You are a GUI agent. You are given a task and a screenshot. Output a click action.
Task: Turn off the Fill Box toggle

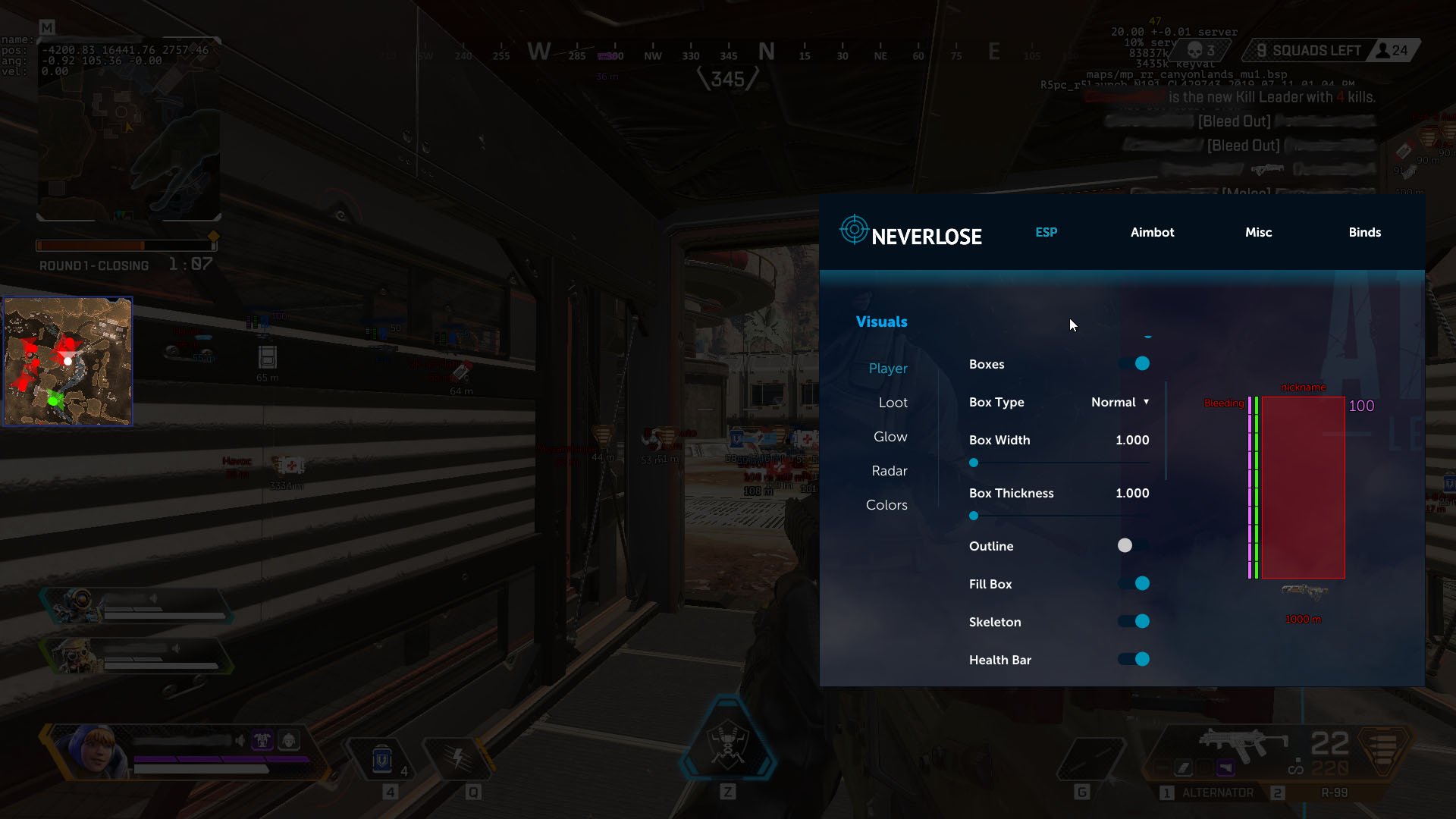tap(1134, 584)
